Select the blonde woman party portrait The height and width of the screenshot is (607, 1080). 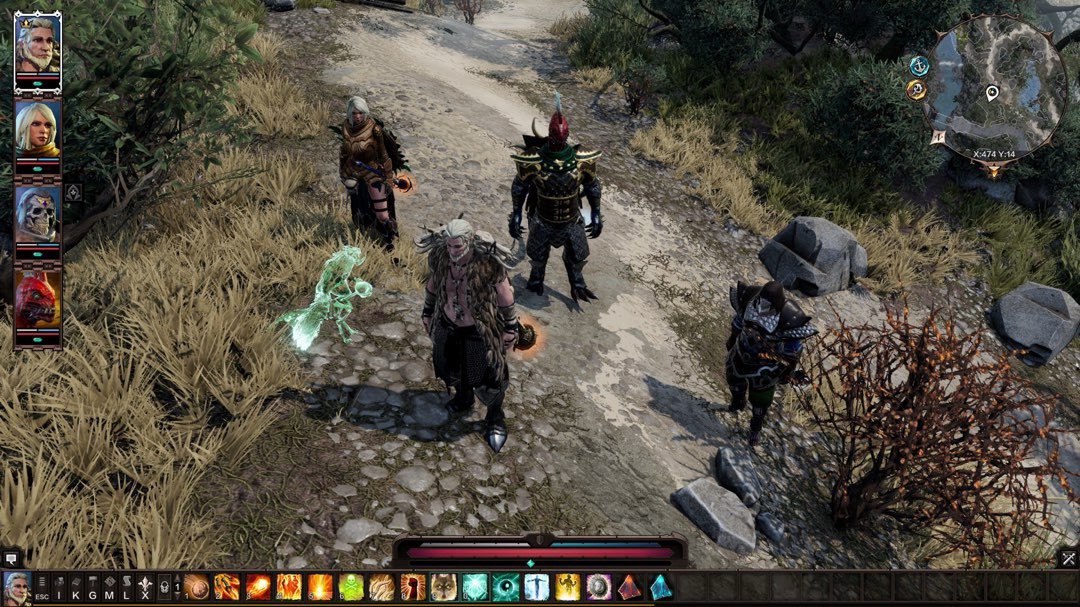37,128
